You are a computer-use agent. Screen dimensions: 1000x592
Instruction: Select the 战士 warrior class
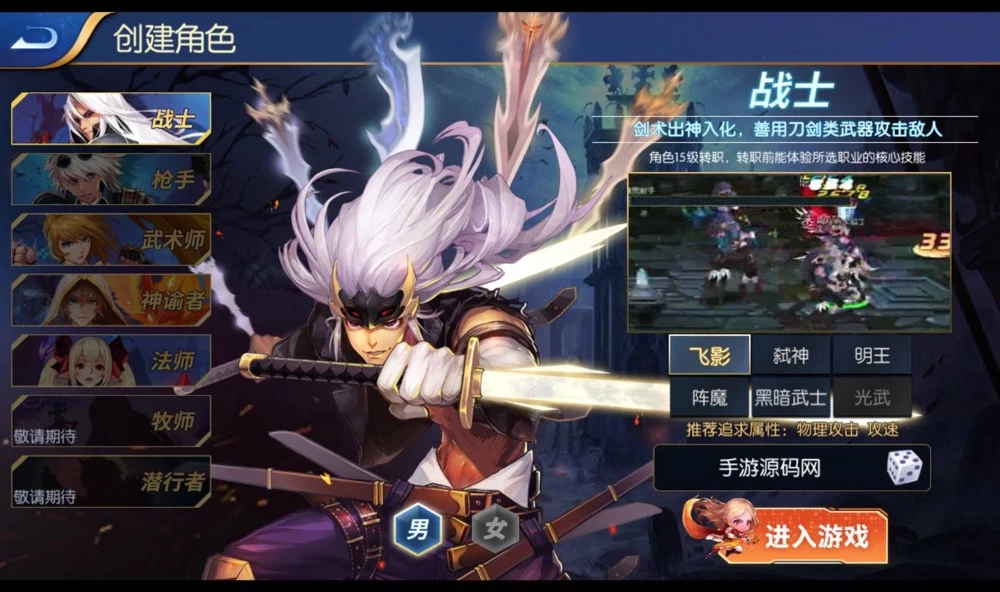(x=111, y=119)
